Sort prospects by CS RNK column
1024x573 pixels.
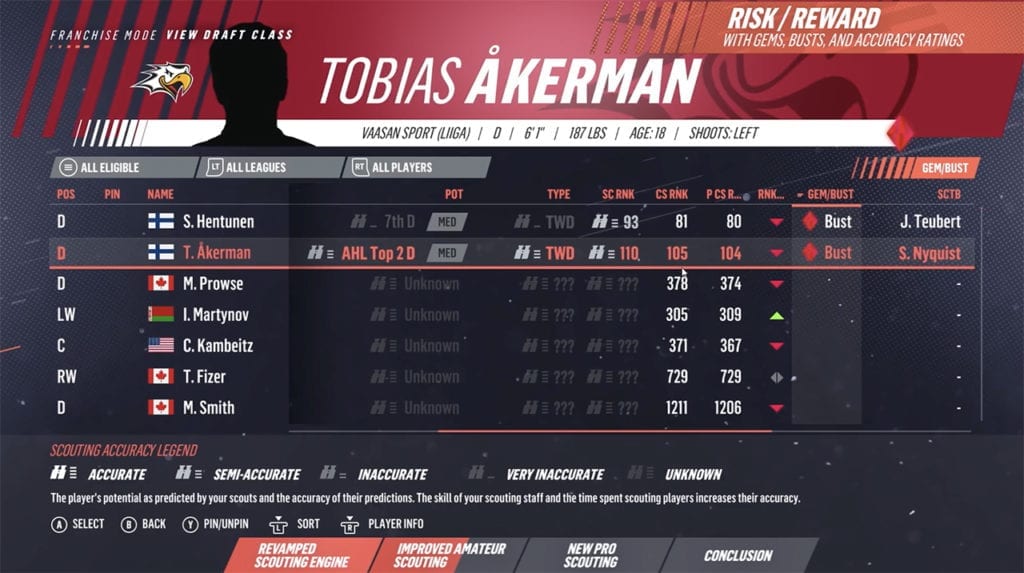point(671,193)
